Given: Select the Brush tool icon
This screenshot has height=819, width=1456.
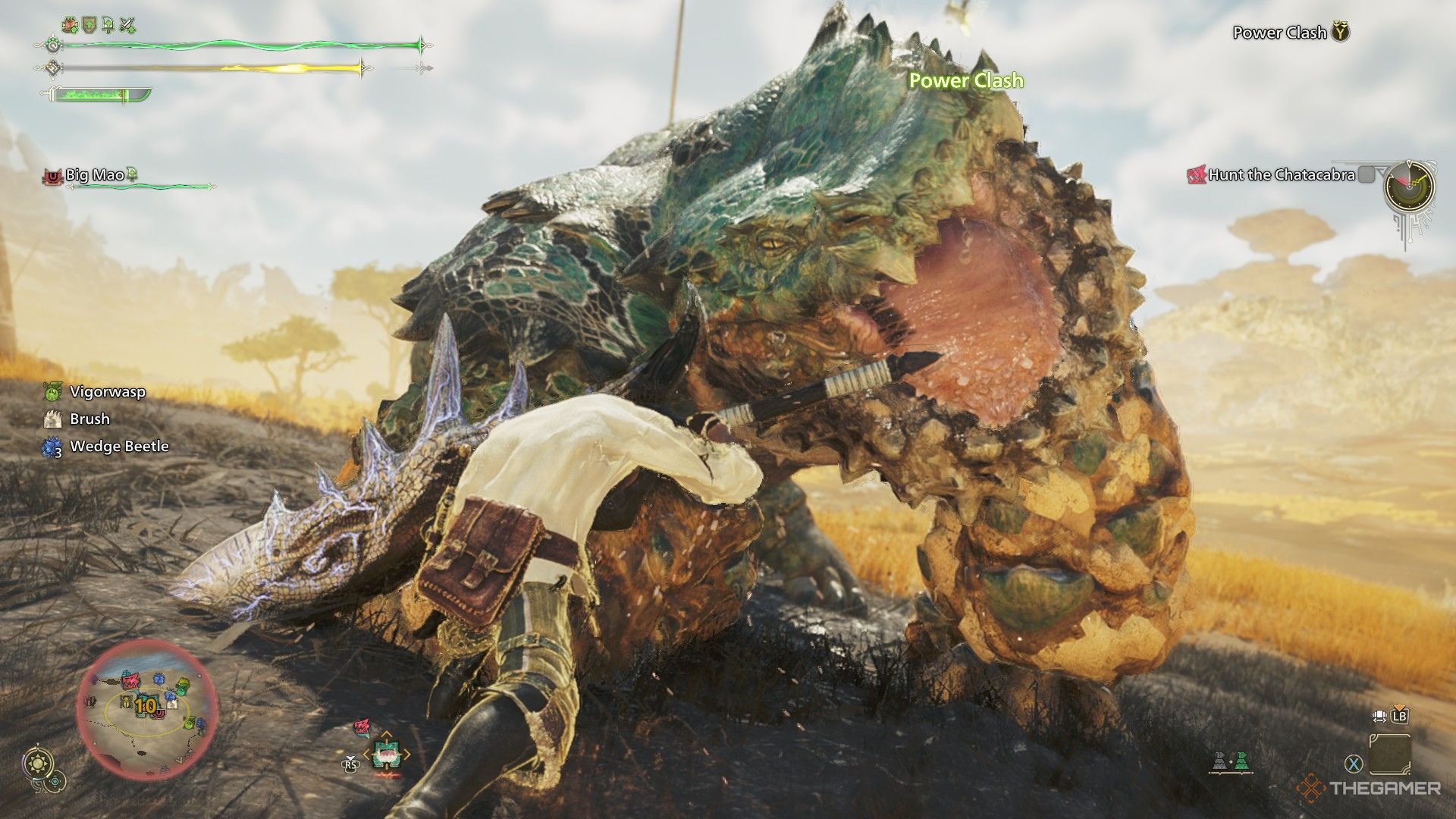Looking at the screenshot, I should (x=51, y=419).
